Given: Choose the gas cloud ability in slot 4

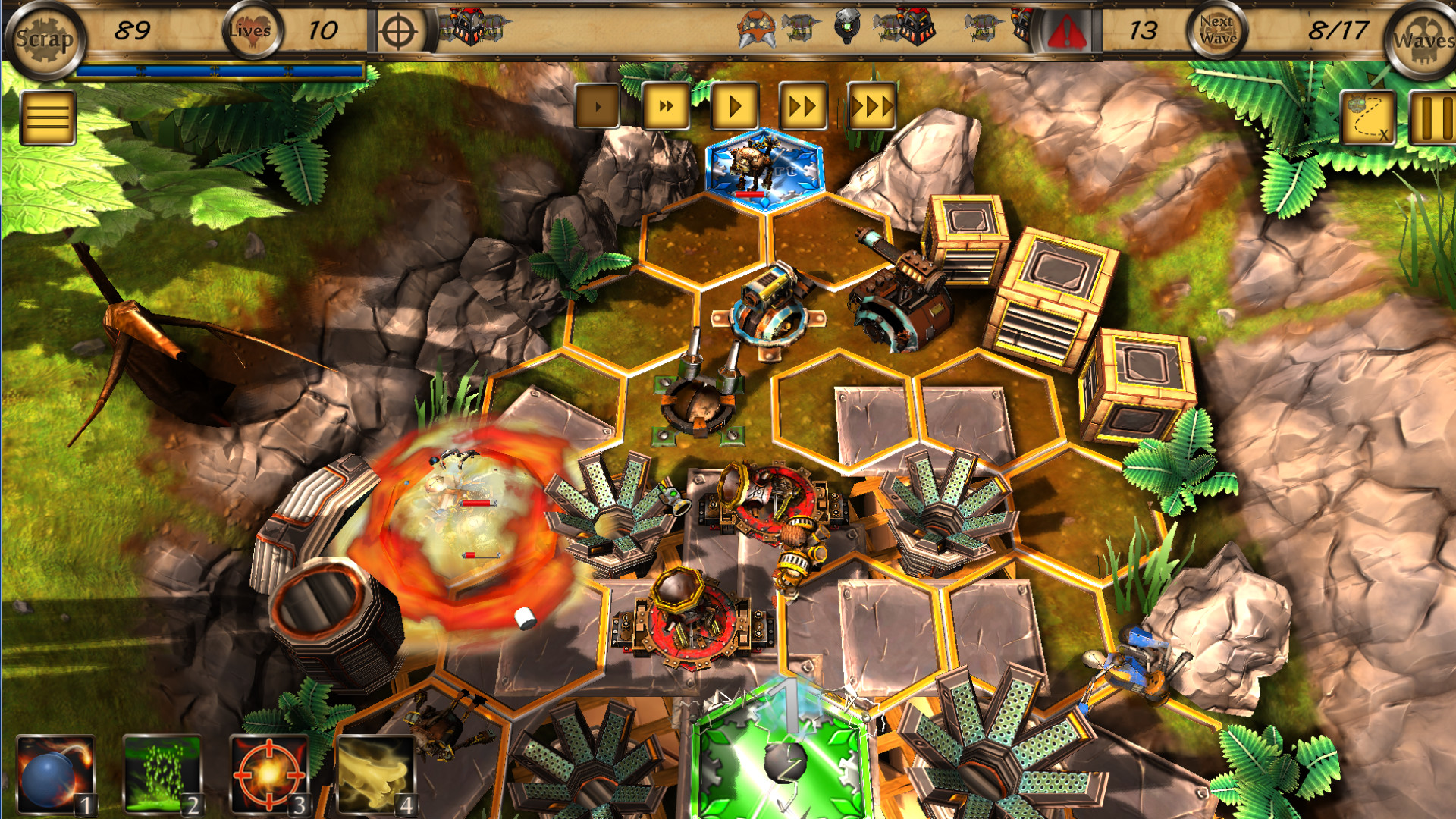Looking at the screenshot, I should pyautogui.click(x=375, y=770).
